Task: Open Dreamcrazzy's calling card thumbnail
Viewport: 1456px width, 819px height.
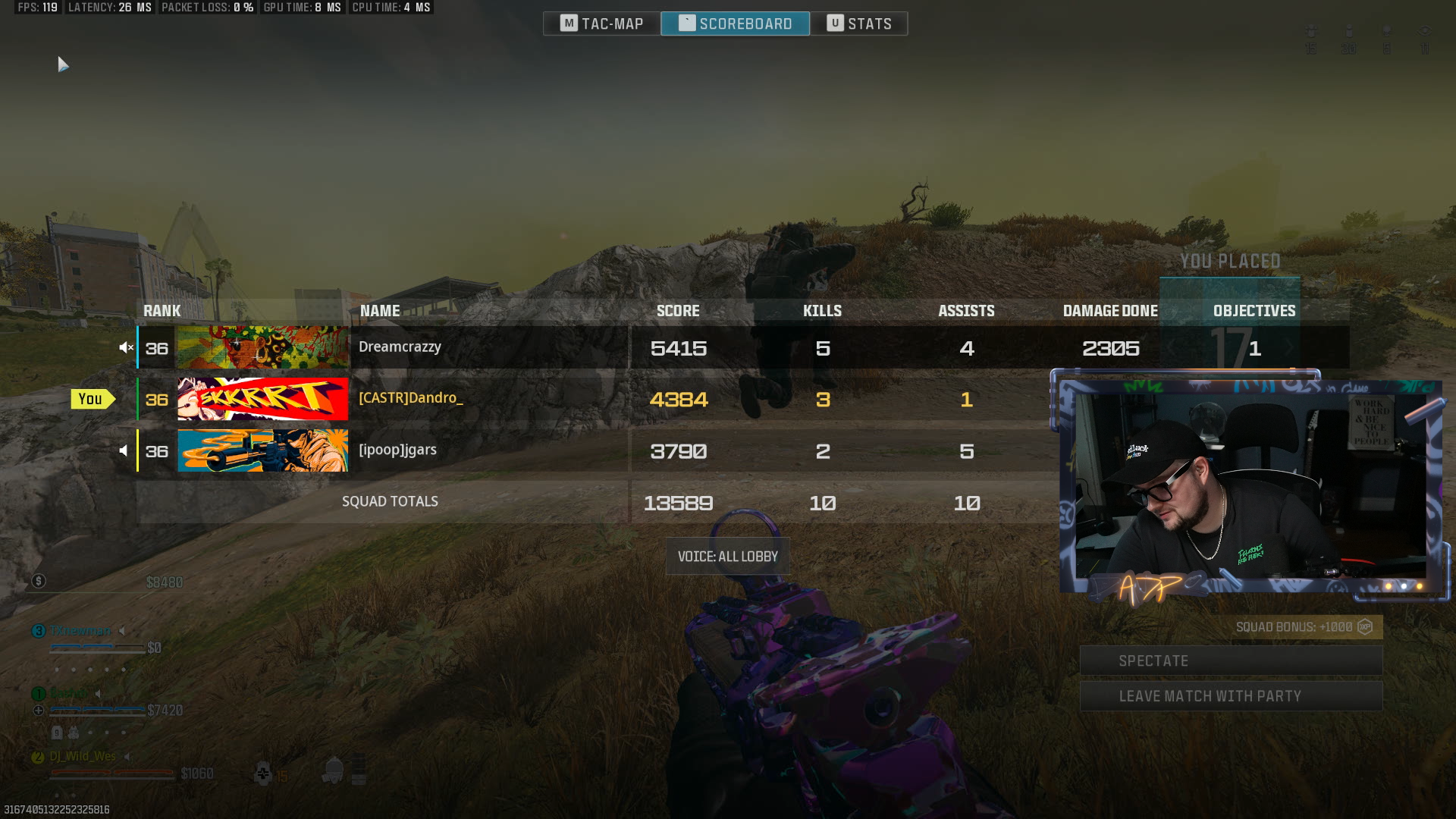Action: click(x=262, y=347)
